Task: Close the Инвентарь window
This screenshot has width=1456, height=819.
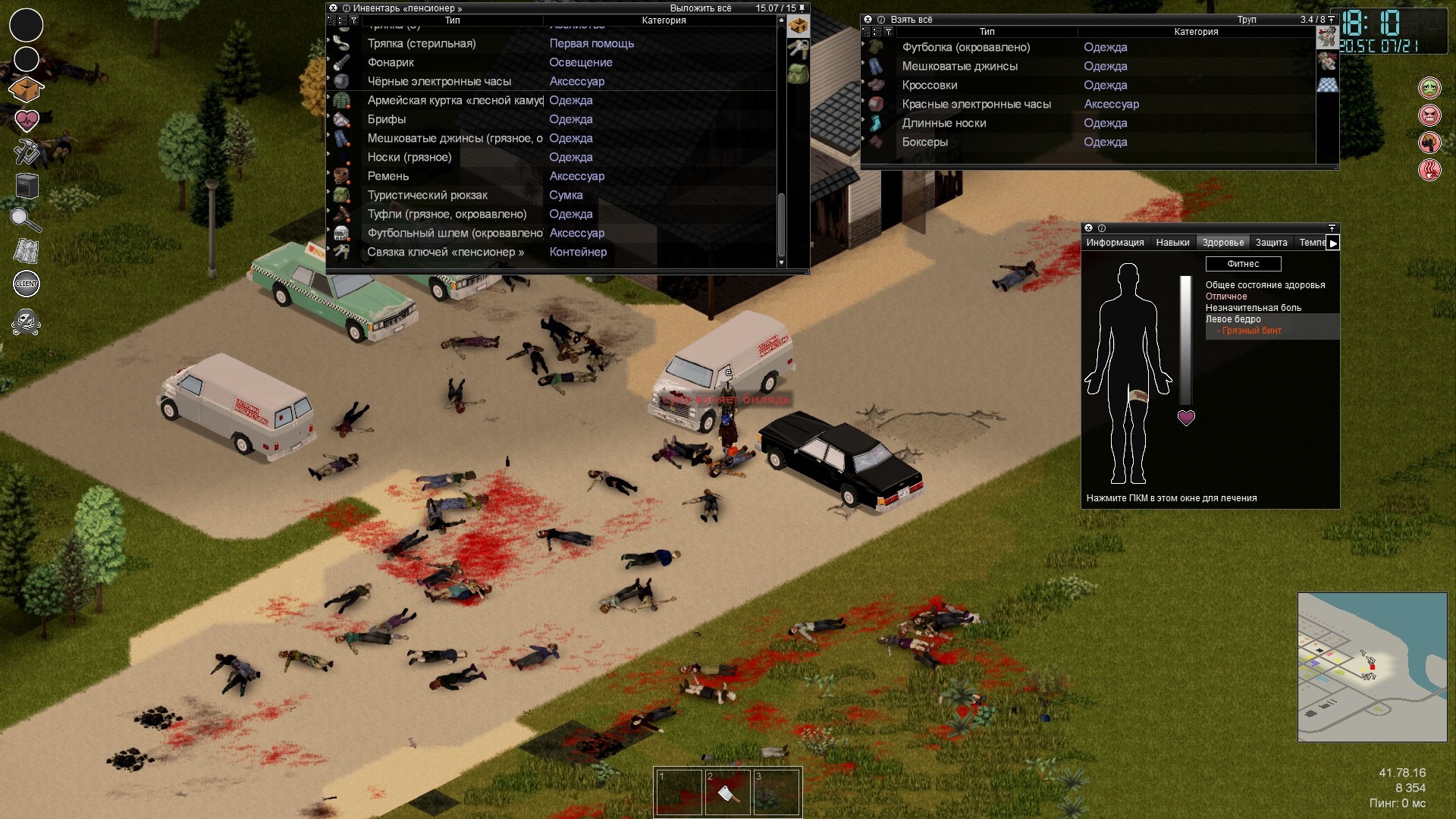Action: pos(333,8)
